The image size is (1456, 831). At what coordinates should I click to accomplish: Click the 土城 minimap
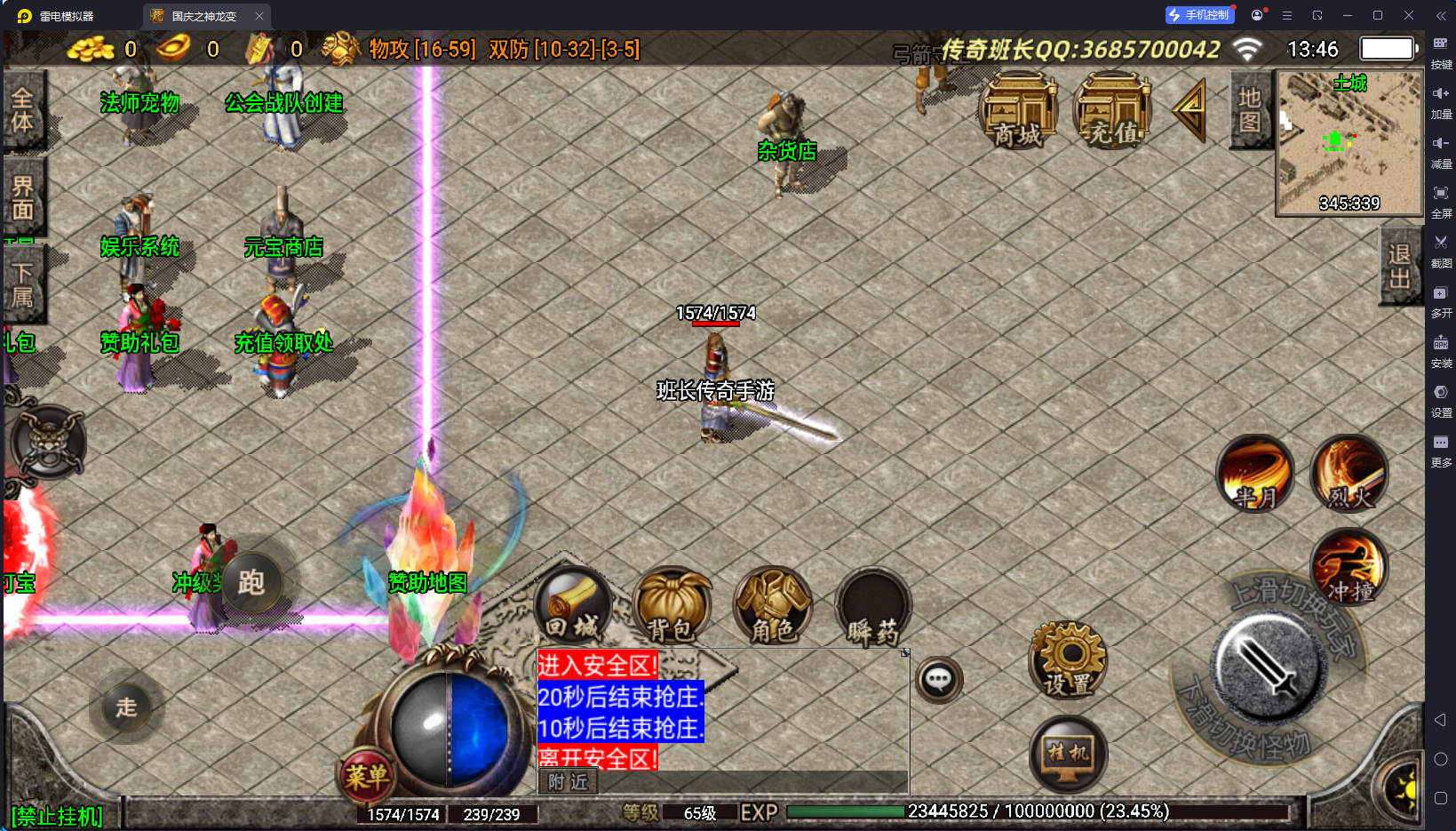[x=1349, y=143]
